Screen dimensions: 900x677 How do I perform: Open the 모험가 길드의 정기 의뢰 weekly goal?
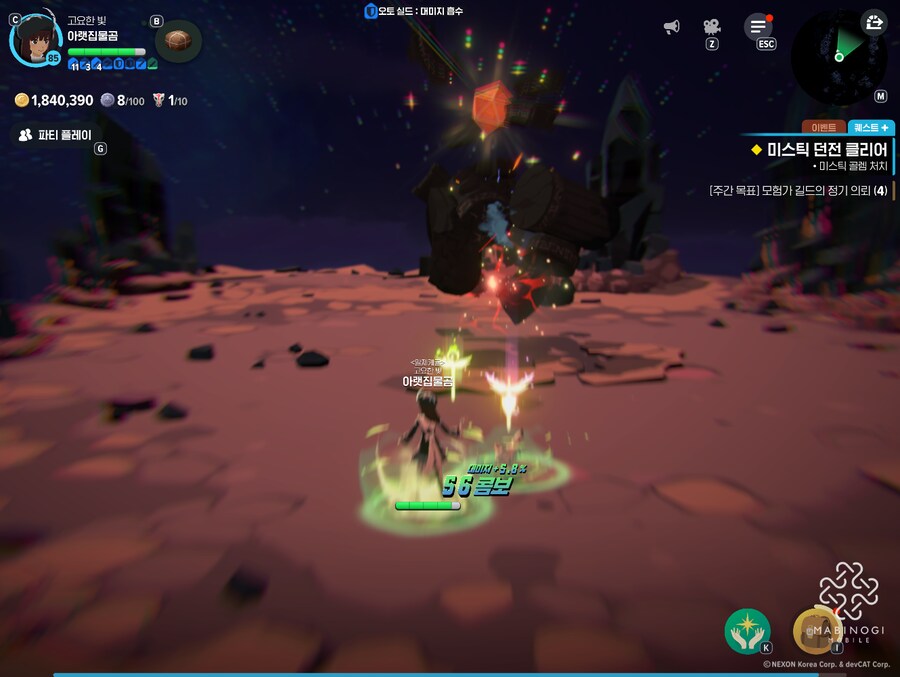[797, 190]
